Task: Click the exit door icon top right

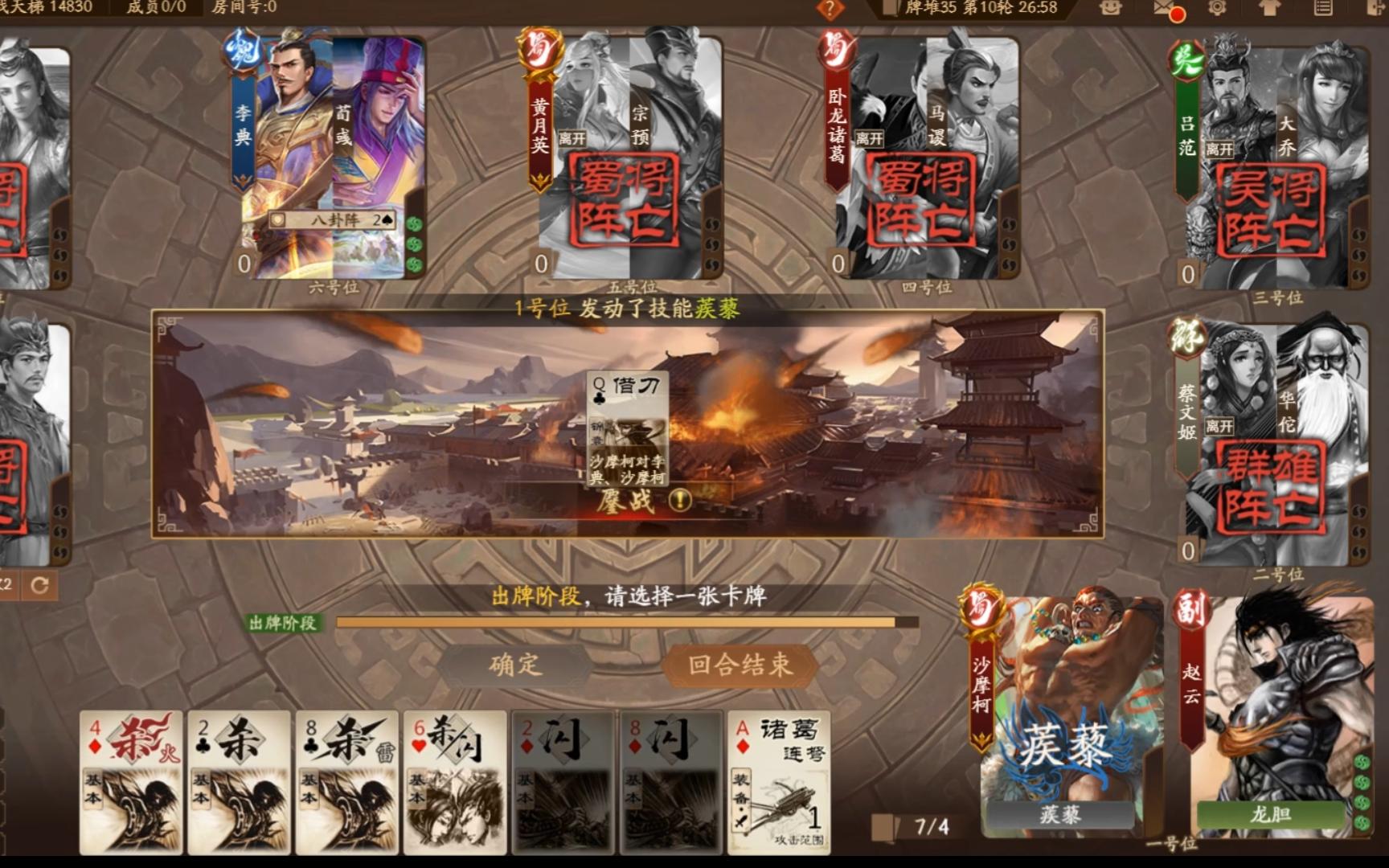Action: click(1376, 6)
